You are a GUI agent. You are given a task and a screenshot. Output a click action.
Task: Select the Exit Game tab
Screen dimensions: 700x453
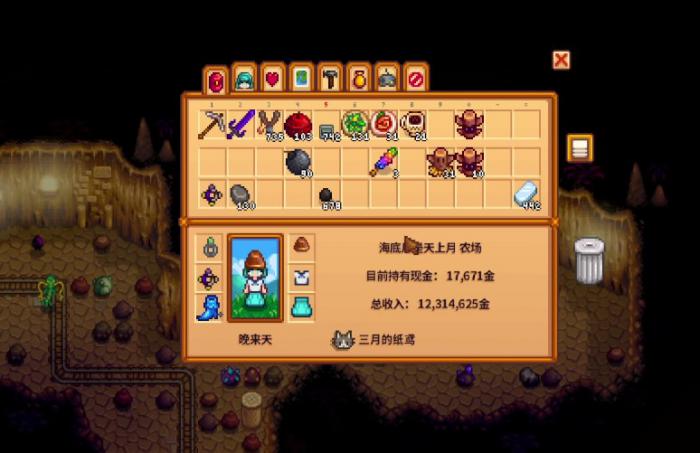tap(415, 78)
